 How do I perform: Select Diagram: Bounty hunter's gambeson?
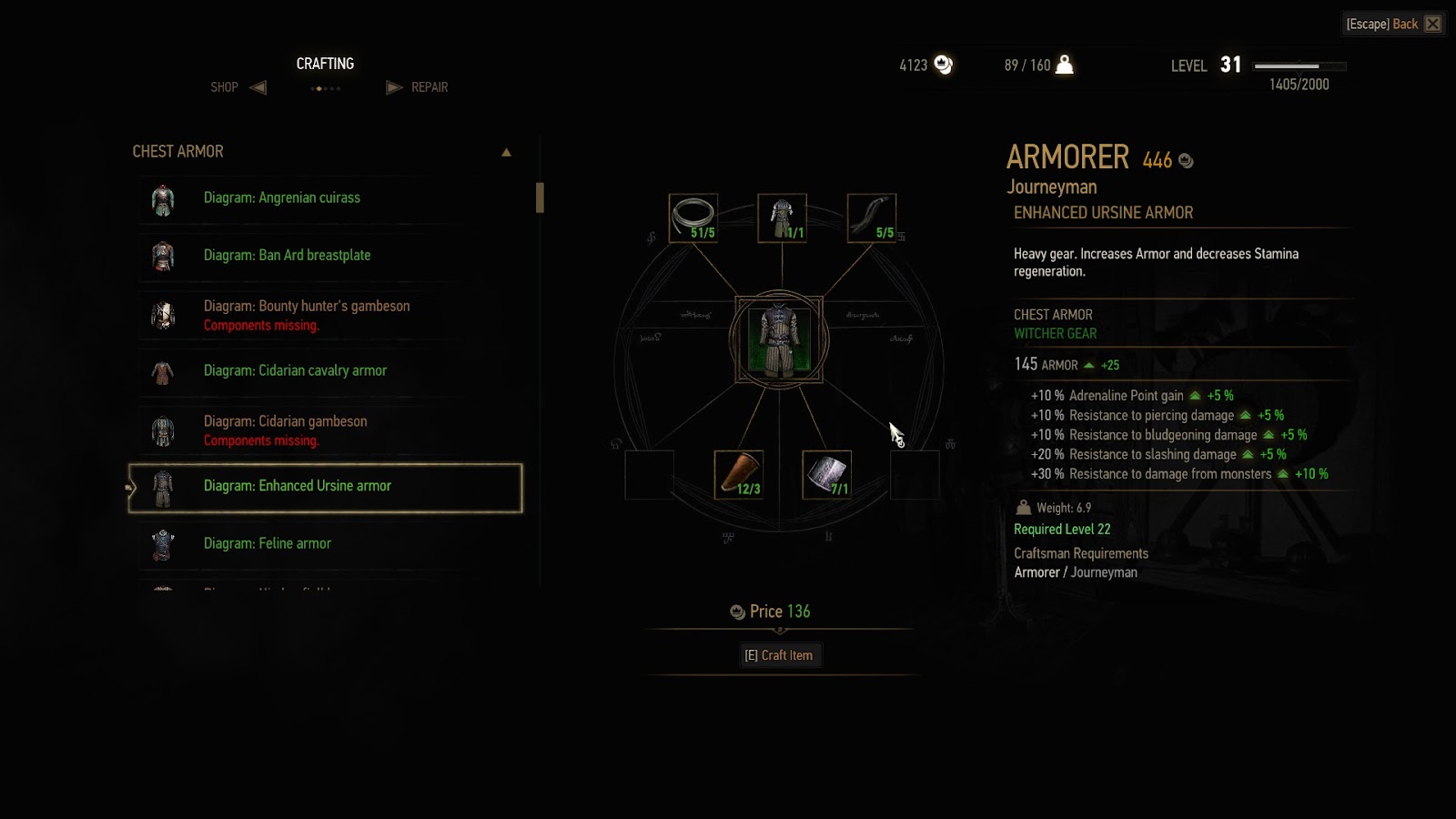(306, 314)
